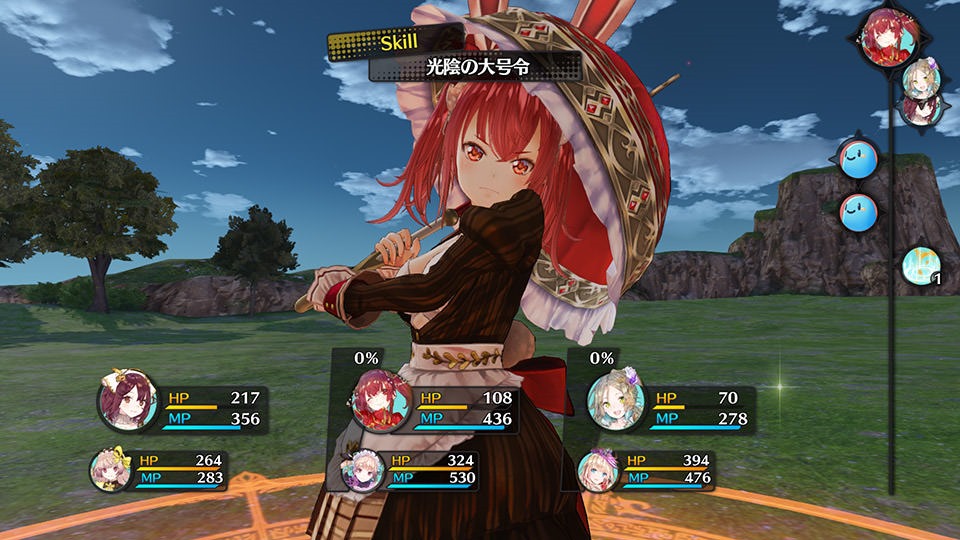Image resolution: width=960 pixels, height=540 pixels.
Task: Select the ally portrait with 394 HP
Action: pos(598,469)
